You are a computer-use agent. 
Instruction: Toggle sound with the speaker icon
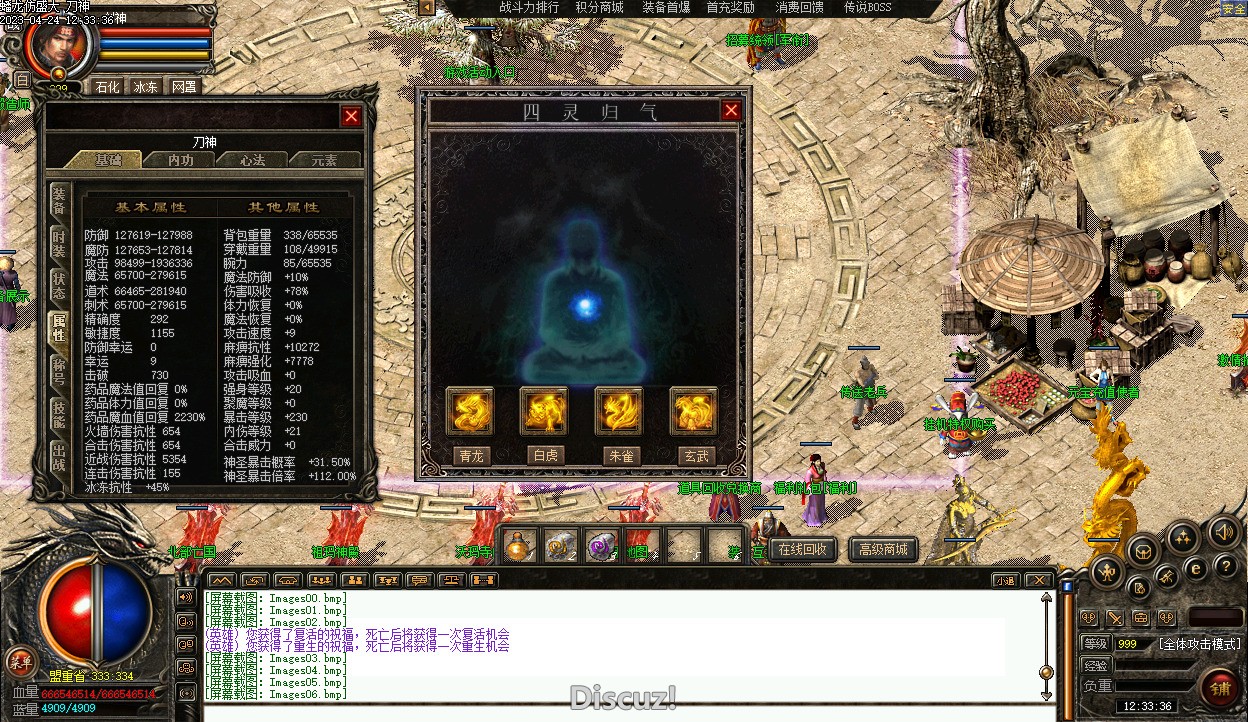[1221, 530]
